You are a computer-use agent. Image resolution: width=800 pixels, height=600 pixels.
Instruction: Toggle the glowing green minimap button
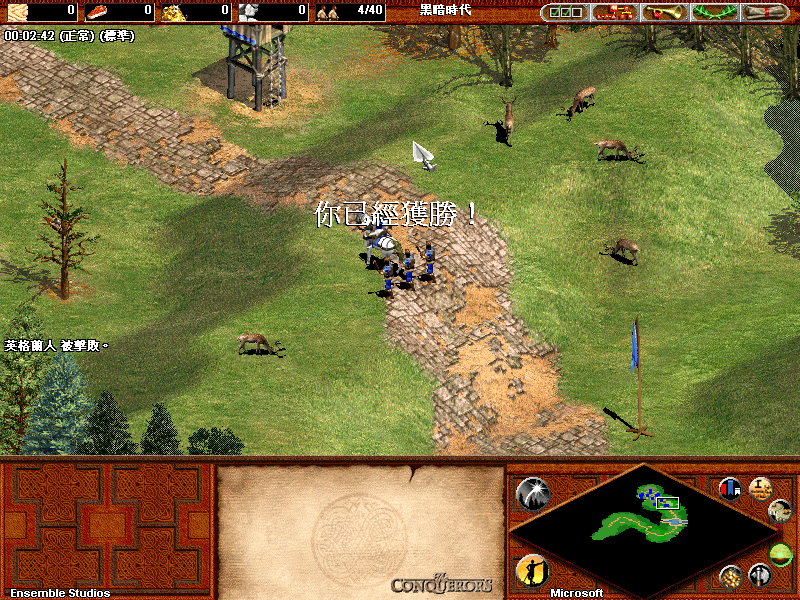click(x=781, y=553)
